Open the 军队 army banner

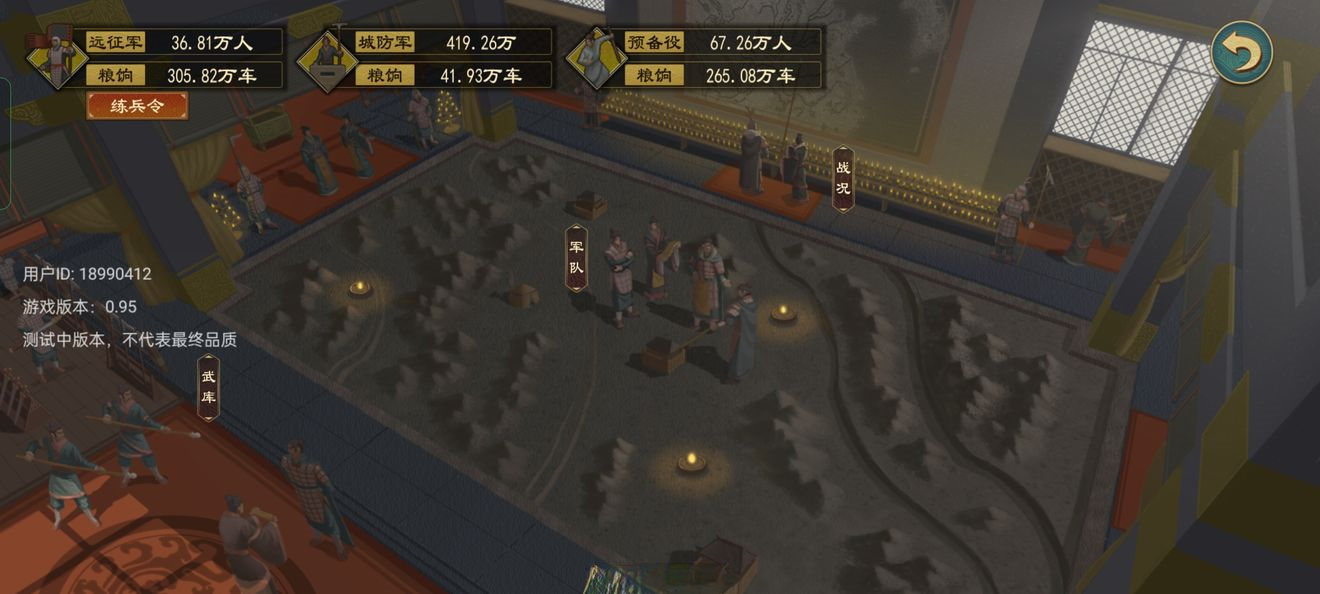point(576,257)
